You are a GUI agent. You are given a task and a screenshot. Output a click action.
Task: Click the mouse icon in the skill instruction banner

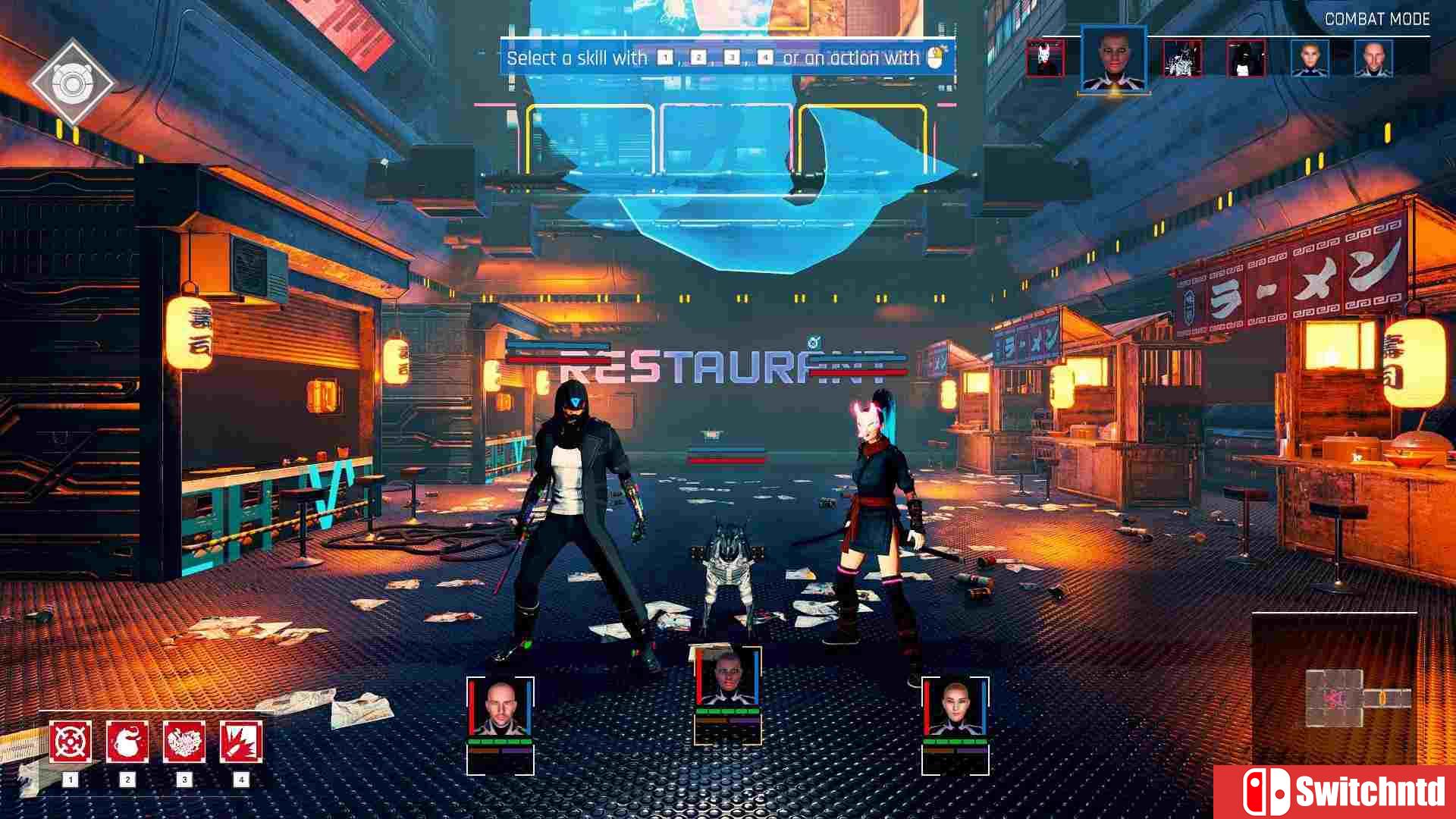935,57
